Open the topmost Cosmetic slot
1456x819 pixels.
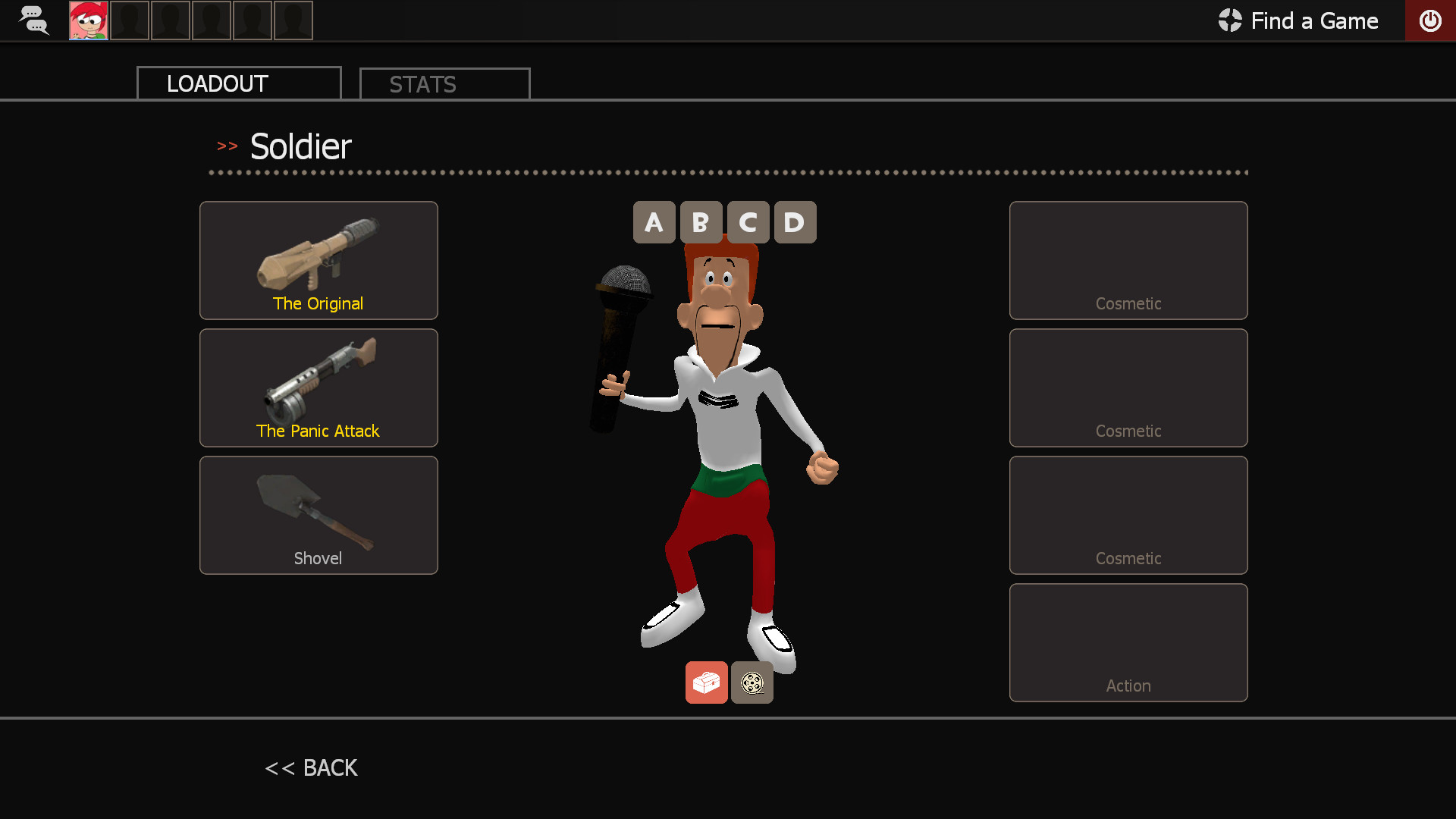pos(1128,260)
